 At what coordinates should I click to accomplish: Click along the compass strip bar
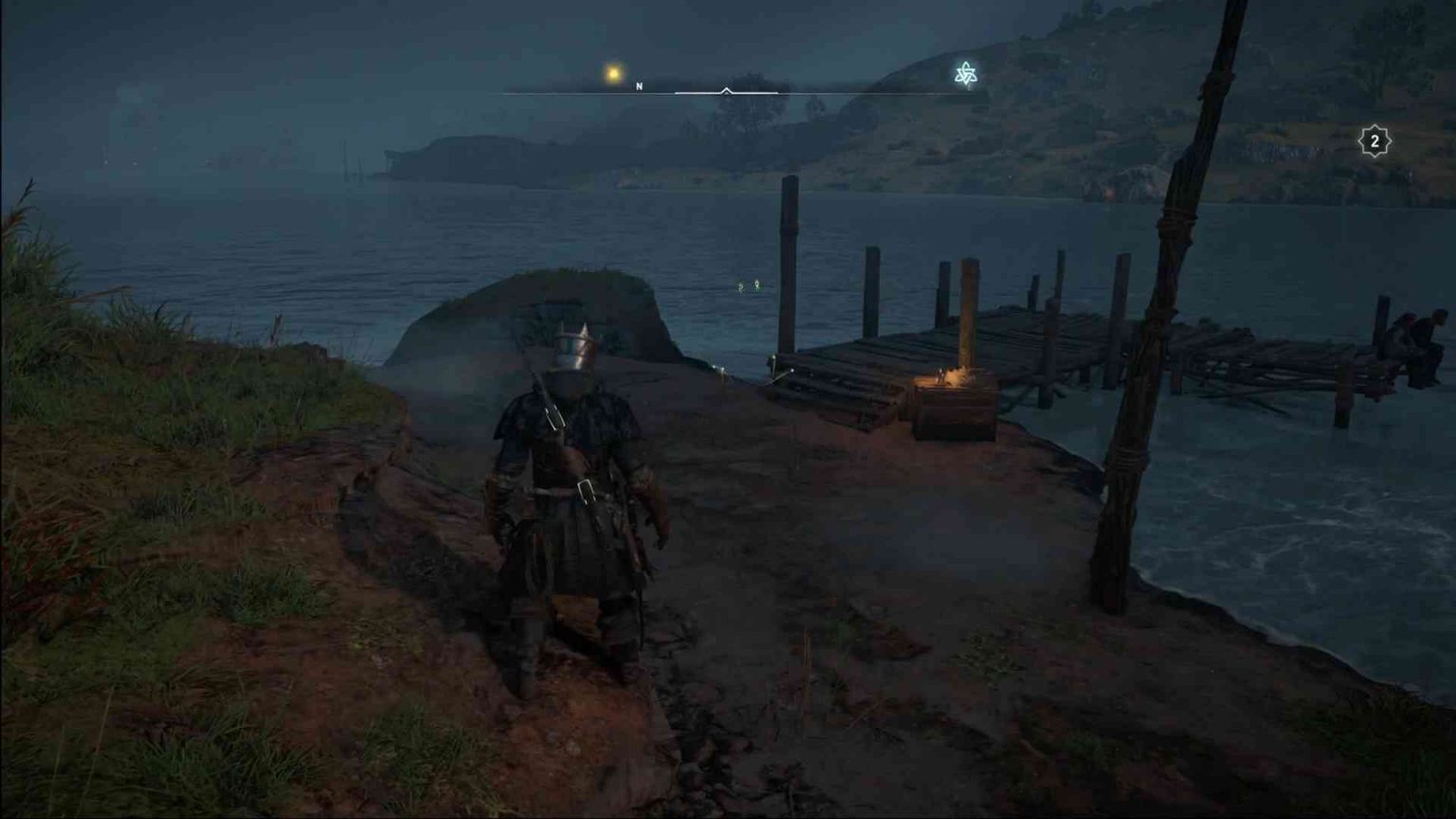pos(853,93)
